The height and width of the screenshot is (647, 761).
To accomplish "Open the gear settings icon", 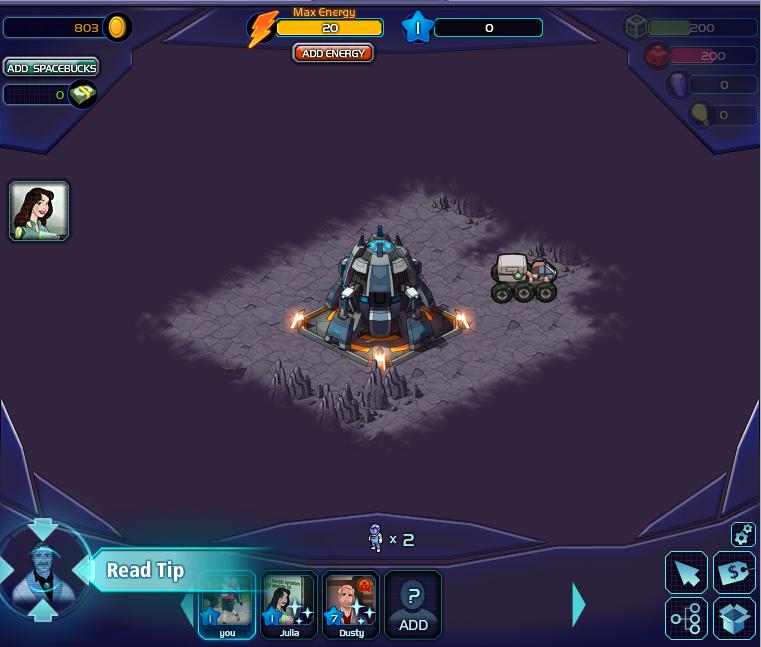I will (x=742, y=535).
